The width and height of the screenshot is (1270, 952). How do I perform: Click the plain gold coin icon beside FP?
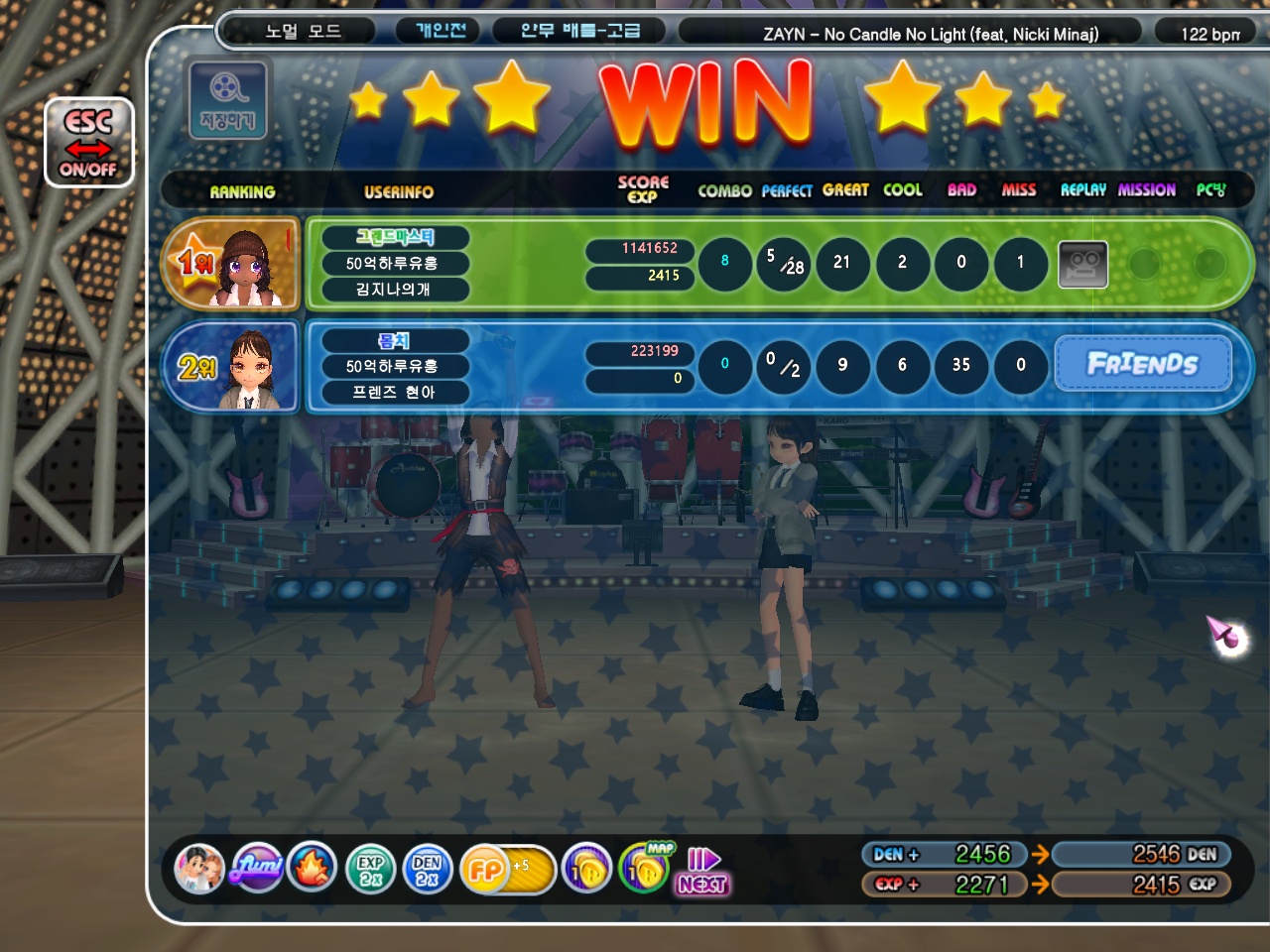586,870
